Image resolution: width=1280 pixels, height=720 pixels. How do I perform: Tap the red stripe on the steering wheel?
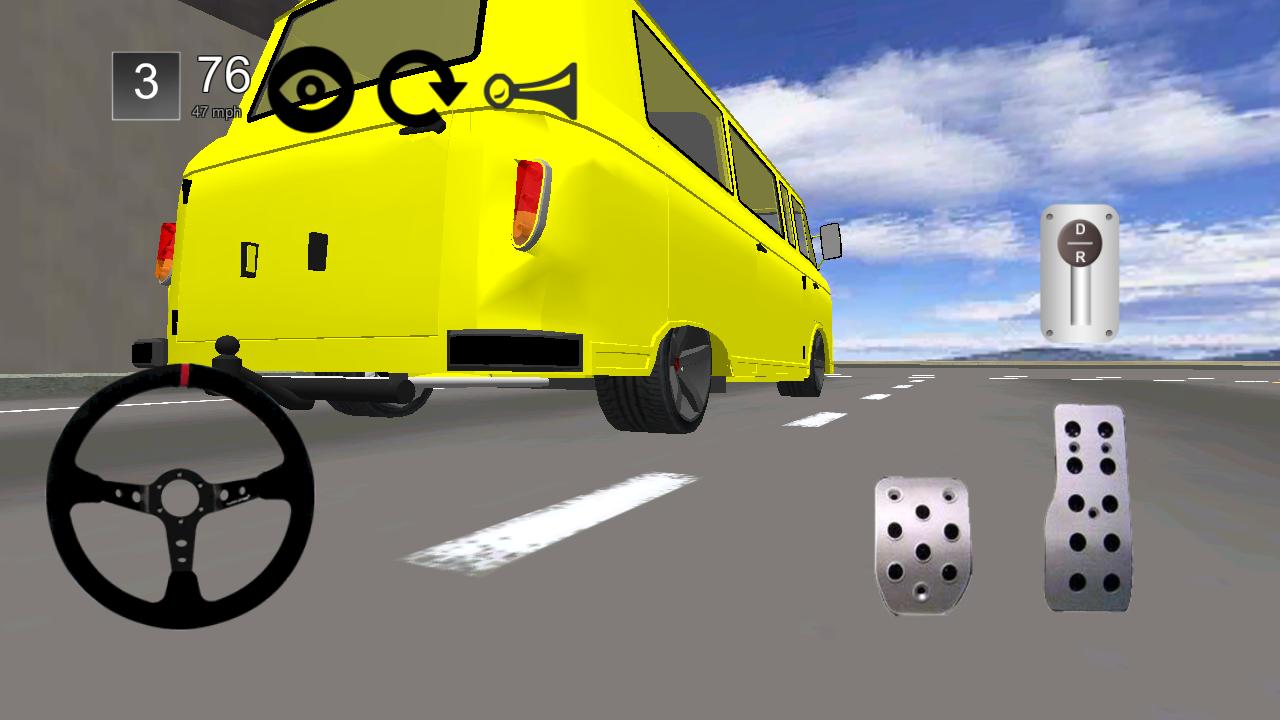pyautogui.click(x=187, y=376)
